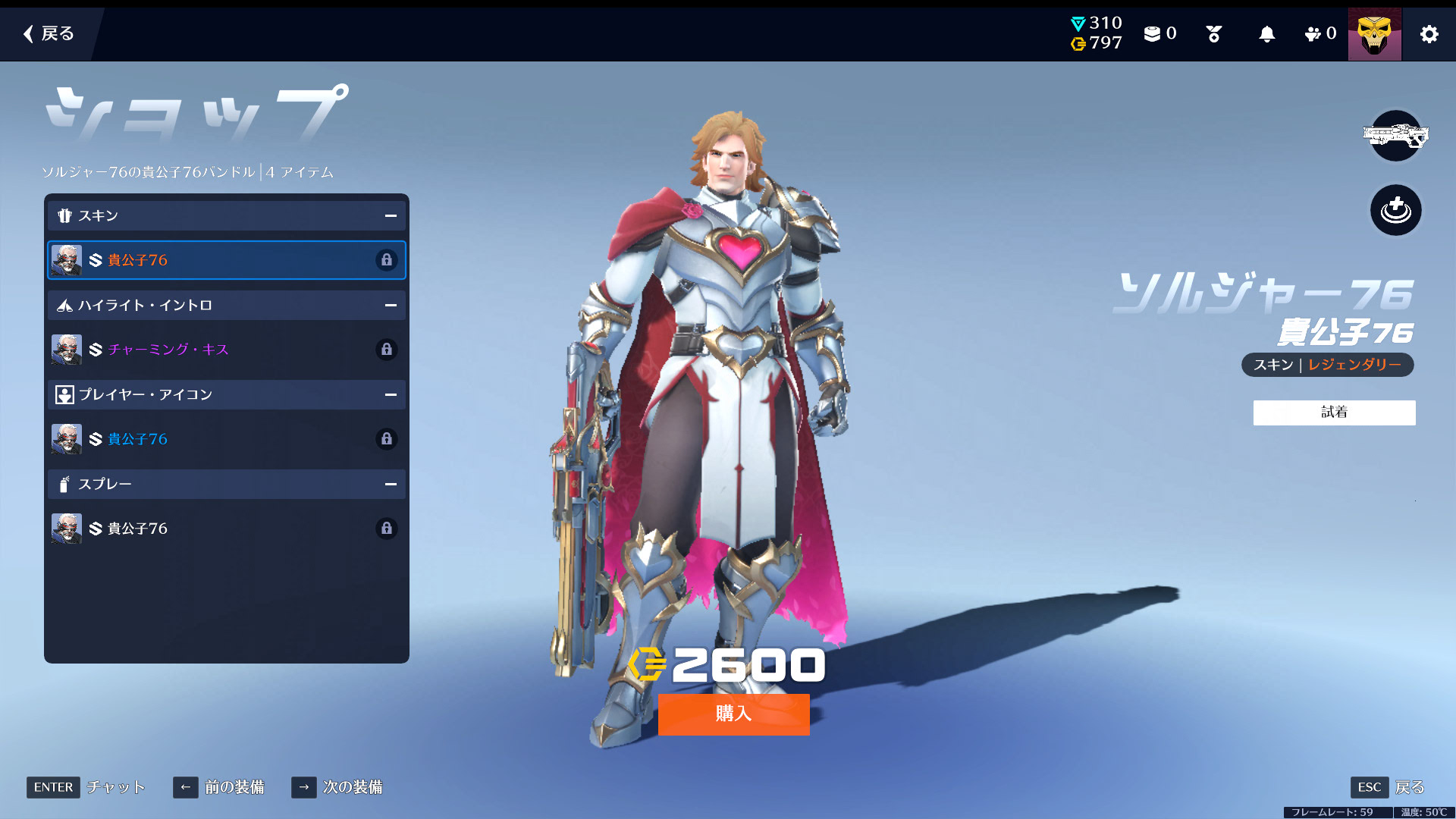View the weapon preview icon
Screen dimensions: 1456x819
[1395, 136]
